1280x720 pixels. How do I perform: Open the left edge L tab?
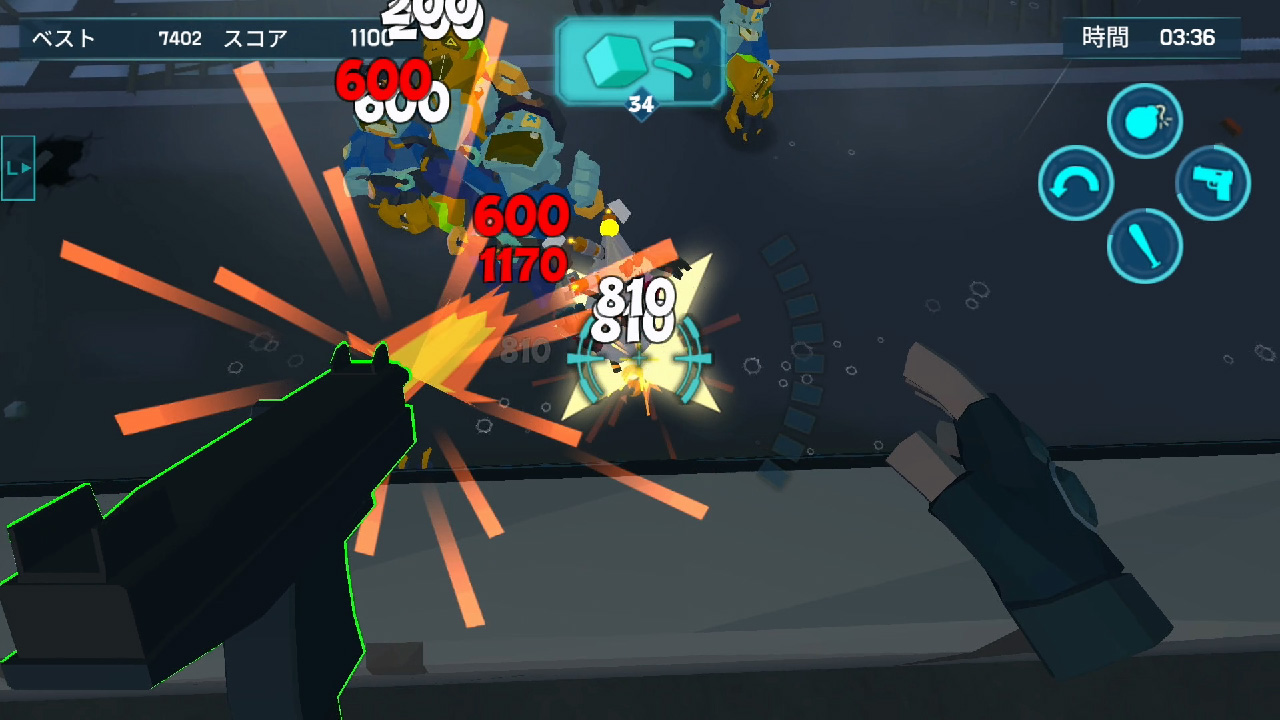point(18,168)
